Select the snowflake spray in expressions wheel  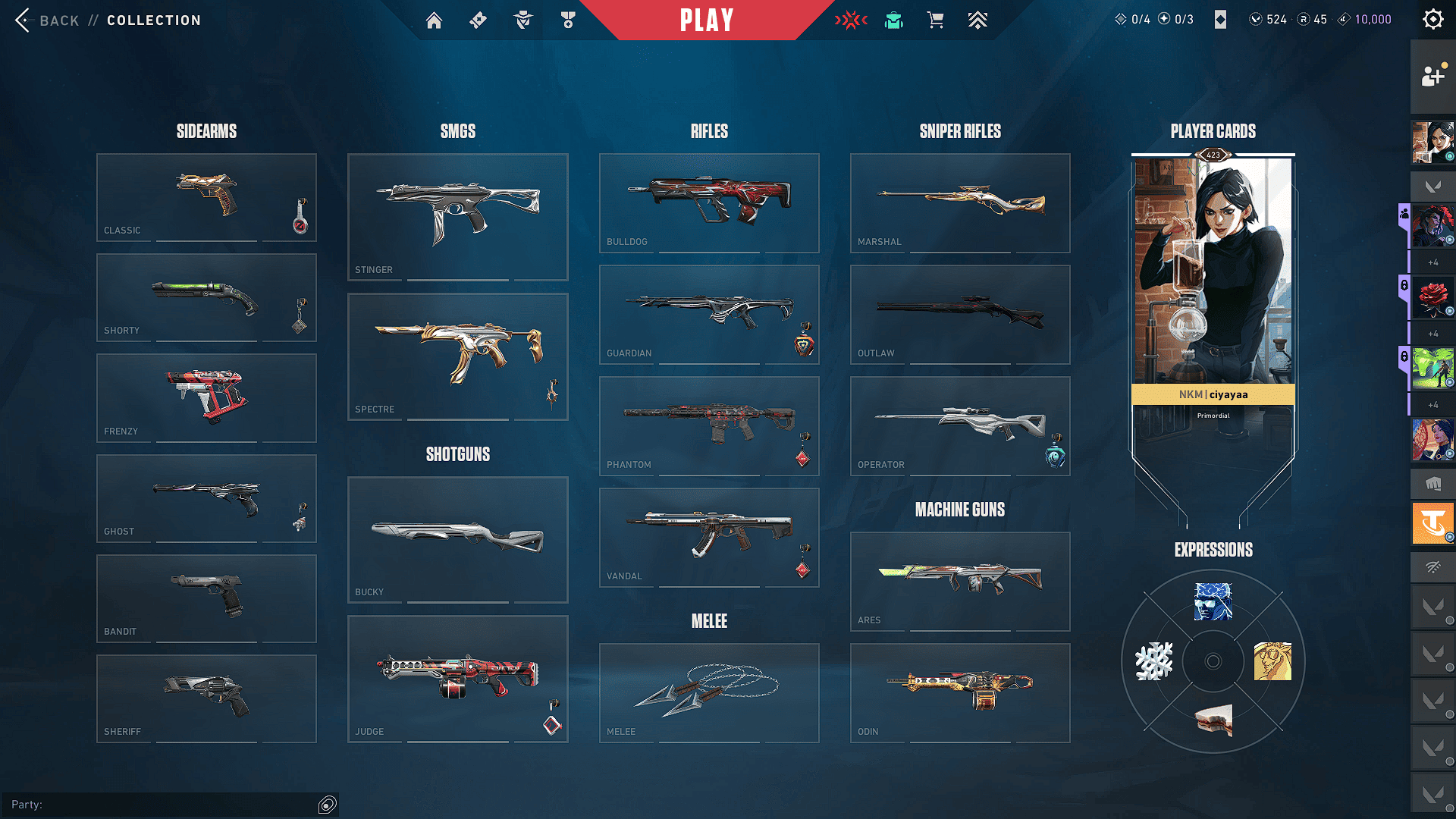pyautogui.click(x=1153, y=661)
